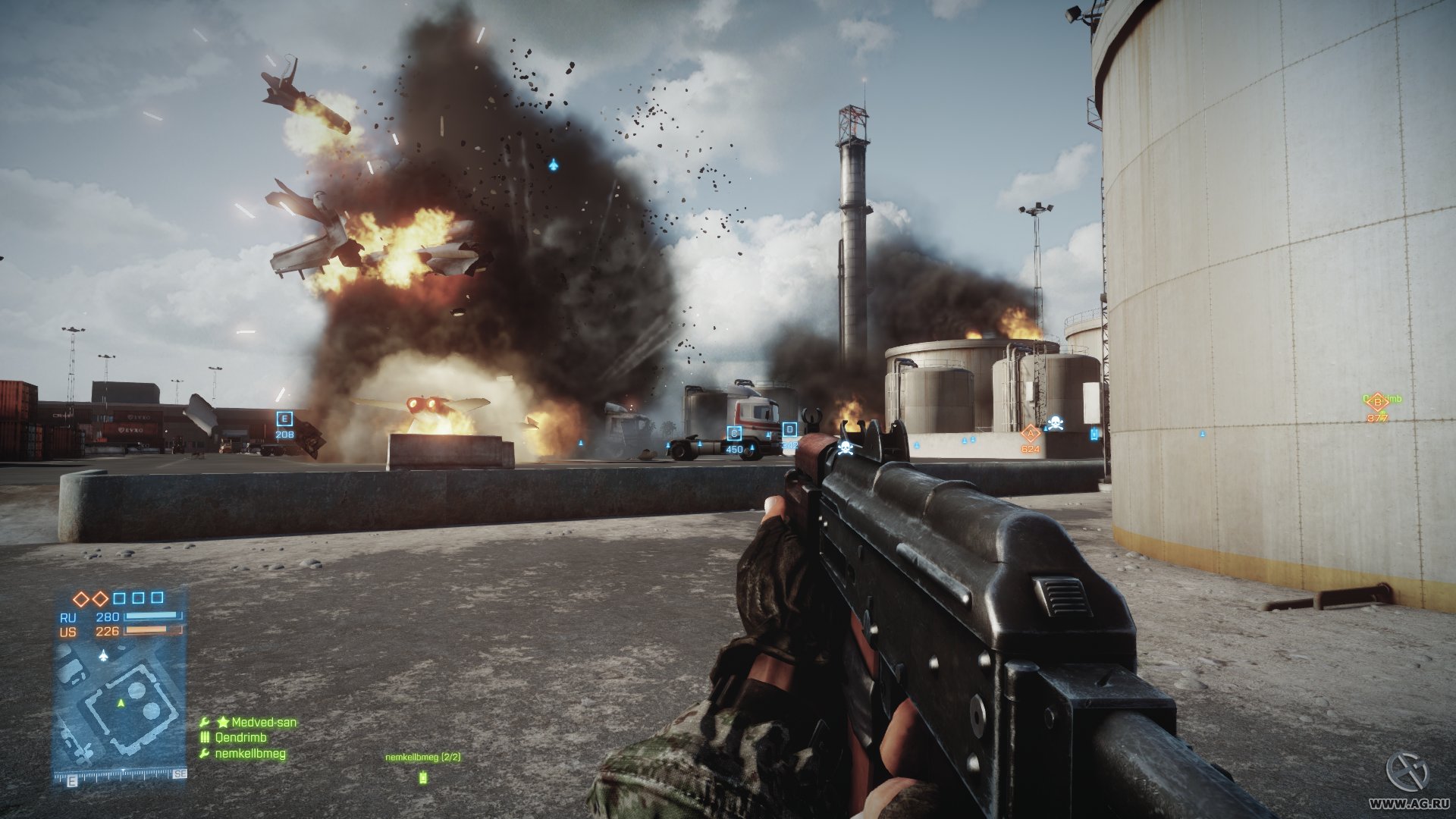The image size is (1456, 819).
Task: Select objective flag C marker
Action: [733, 433]
